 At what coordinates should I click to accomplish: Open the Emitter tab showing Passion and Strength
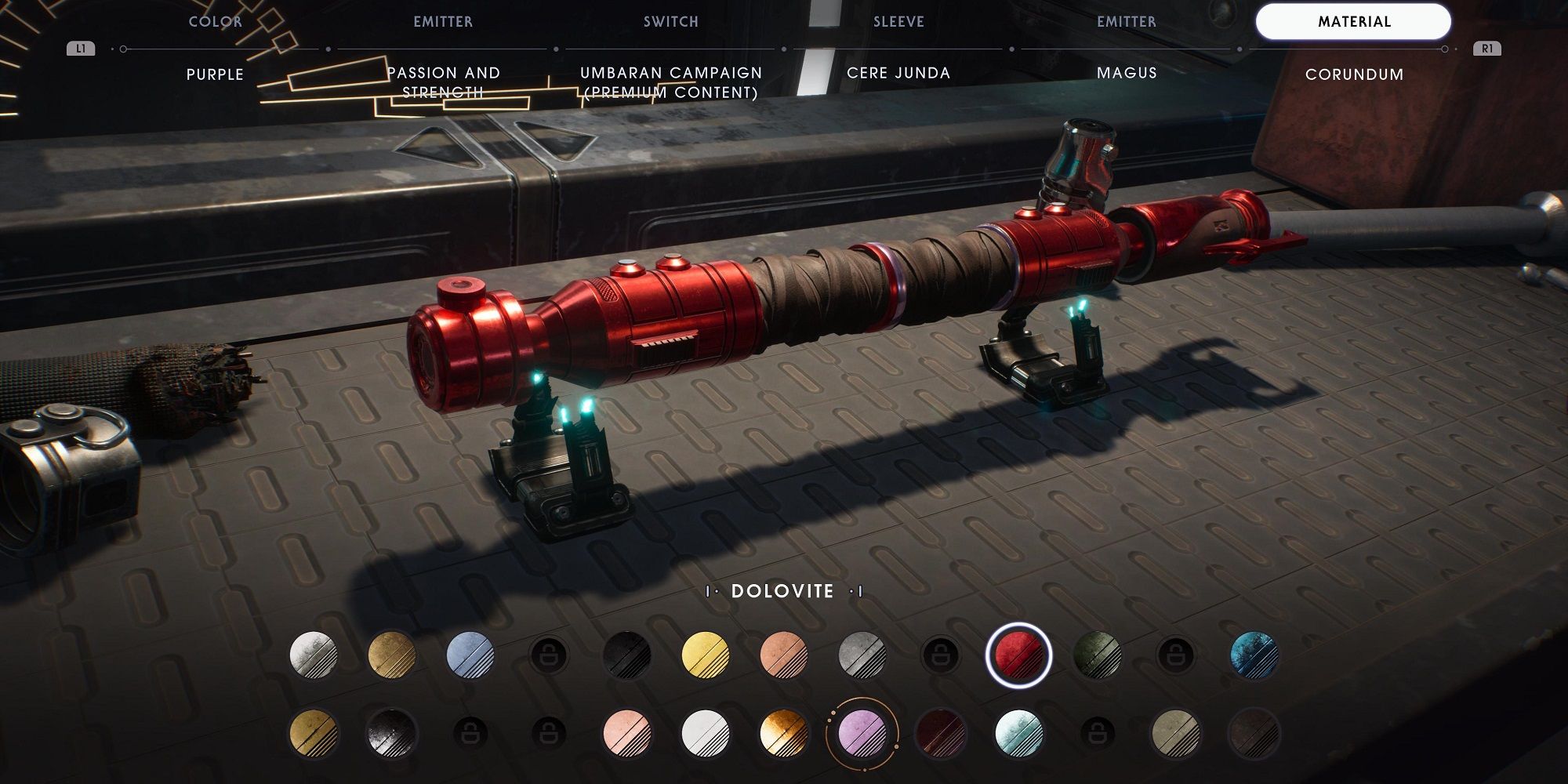pos(443,22)
